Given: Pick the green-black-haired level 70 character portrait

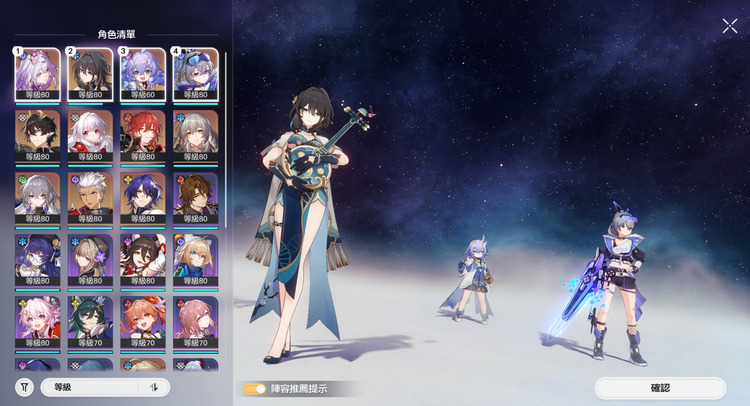Looking at the screenshot, I should coord(91,321).
